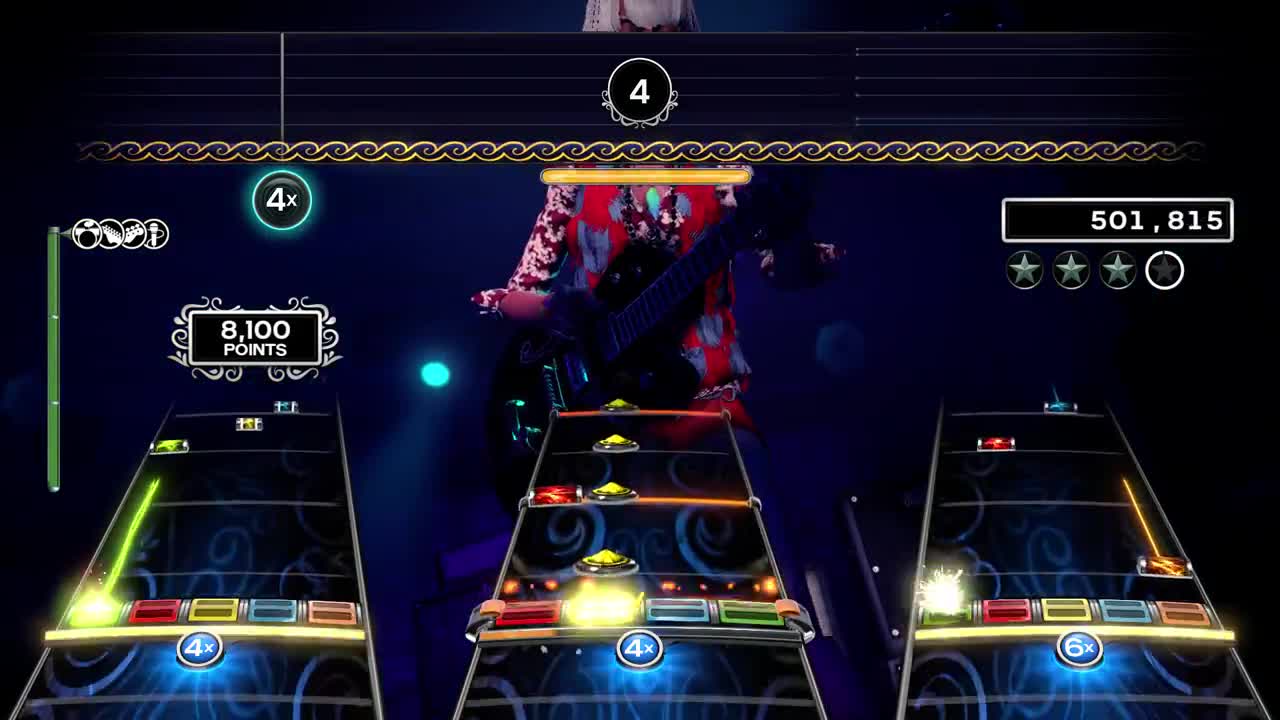Click the center track's 4x multiplier badge
The image size is (1280, 720).
coord(640,648)
